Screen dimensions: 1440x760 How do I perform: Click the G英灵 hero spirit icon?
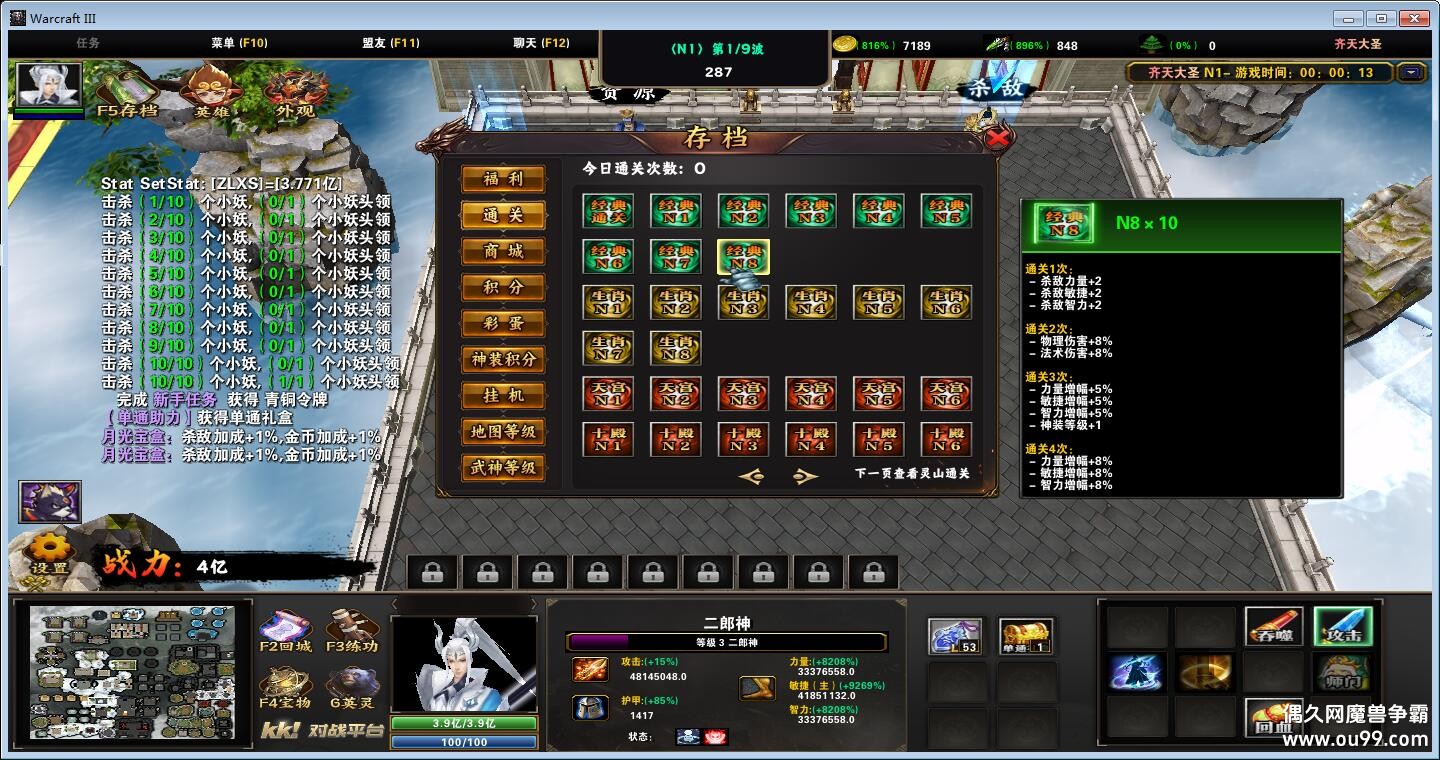pyautogui.click(x=351, y=685)
